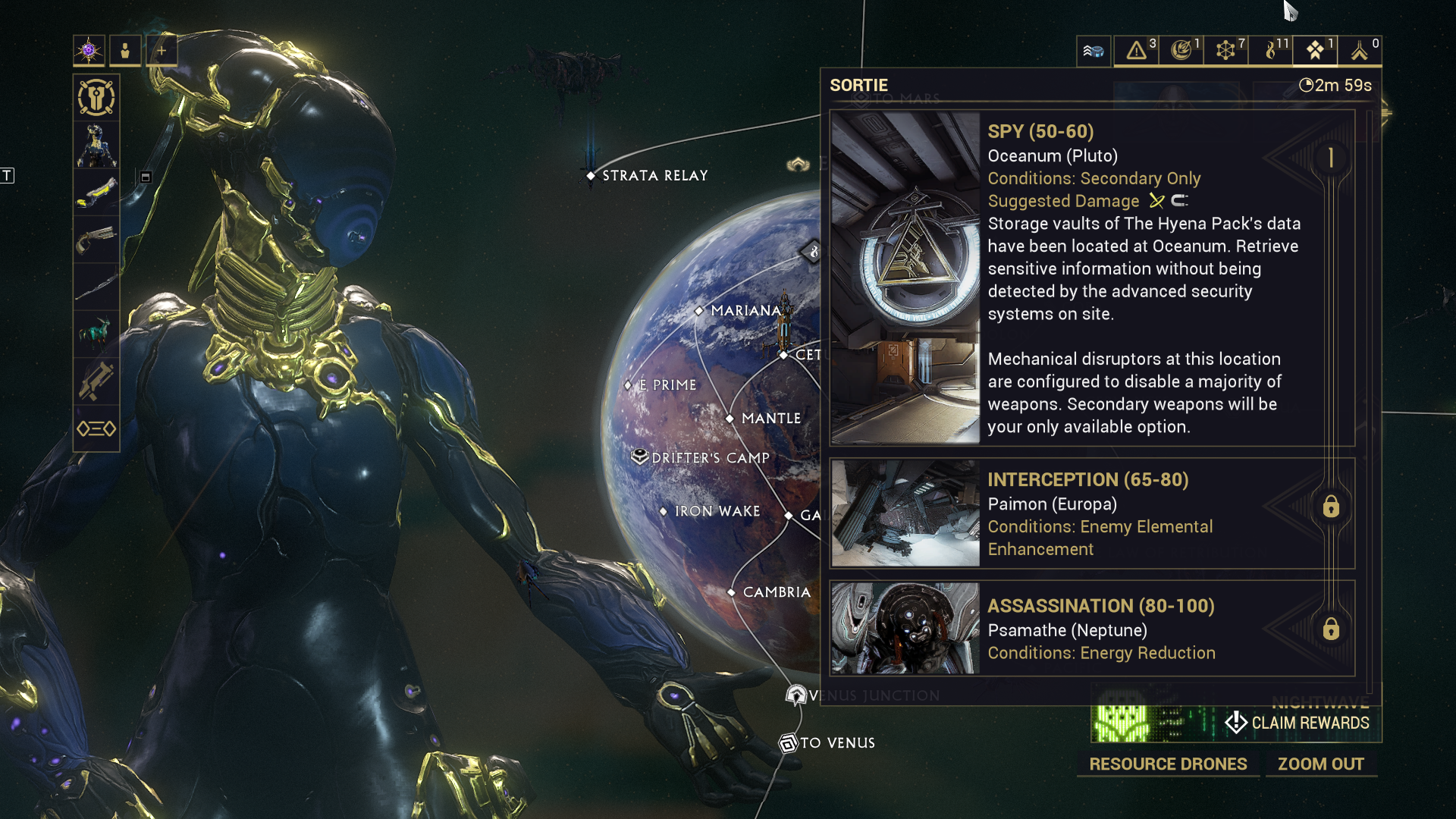Select the secondary pistol slot
Viewport: 1456px width, 819px height.
[96, 240]
